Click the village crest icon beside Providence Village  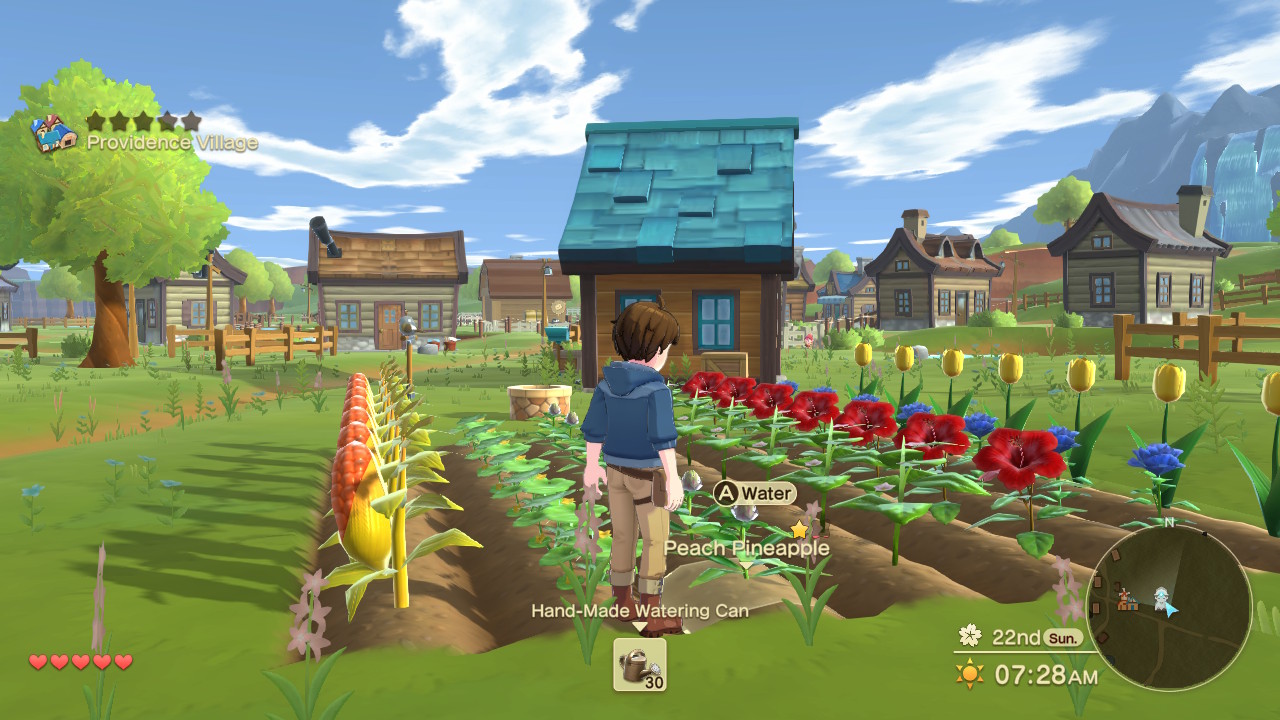[x=52, y=134]
